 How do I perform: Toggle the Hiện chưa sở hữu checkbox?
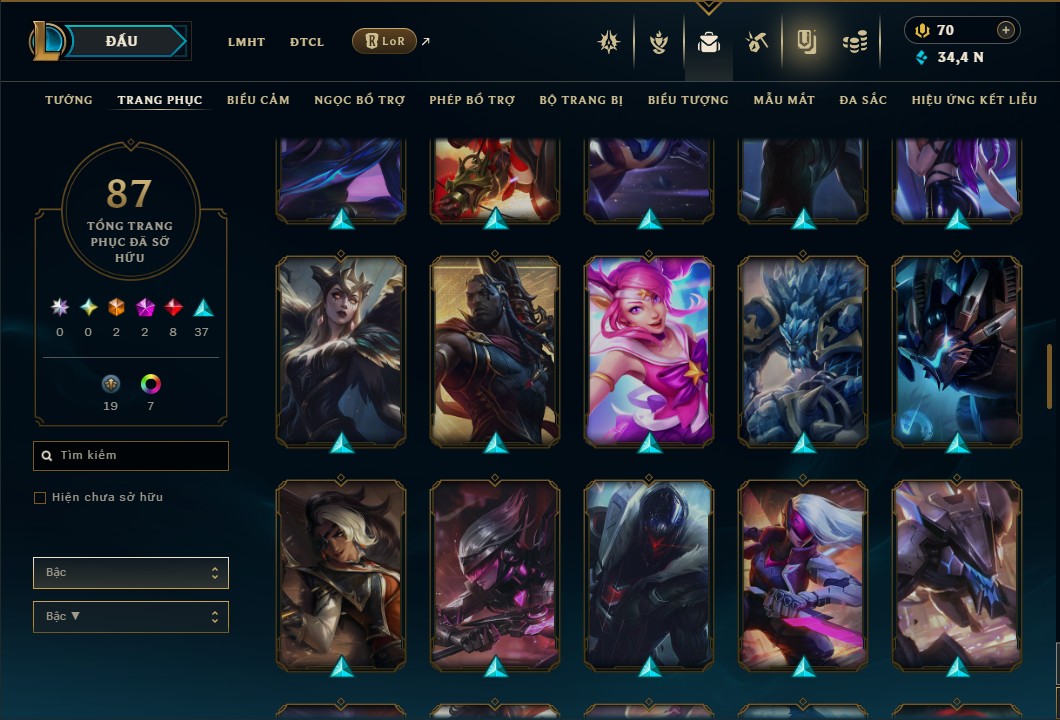point(40,498)
